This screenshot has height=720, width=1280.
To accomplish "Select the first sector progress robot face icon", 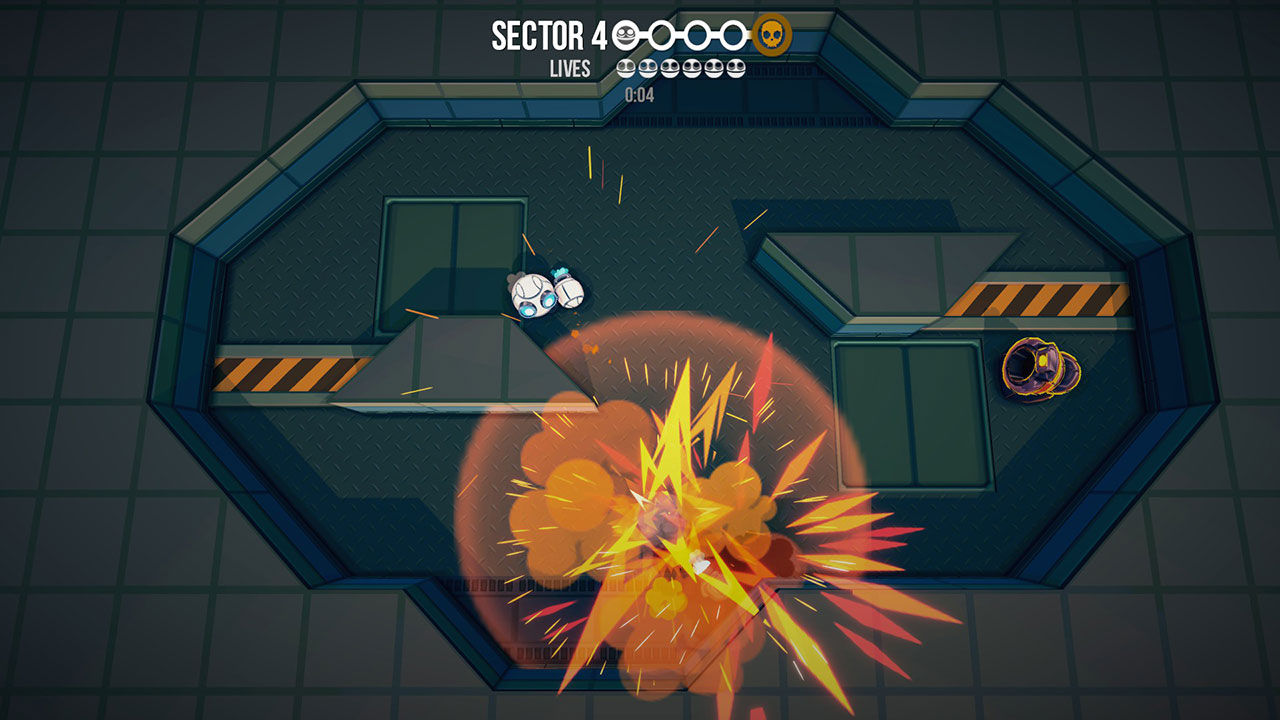I will (x=625, y=34).
